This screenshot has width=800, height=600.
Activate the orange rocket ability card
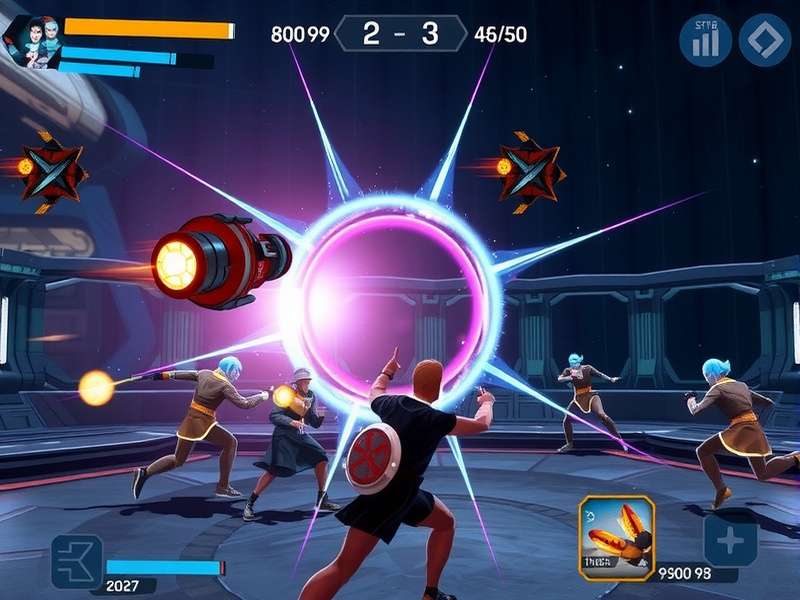[x=616, y=537]
